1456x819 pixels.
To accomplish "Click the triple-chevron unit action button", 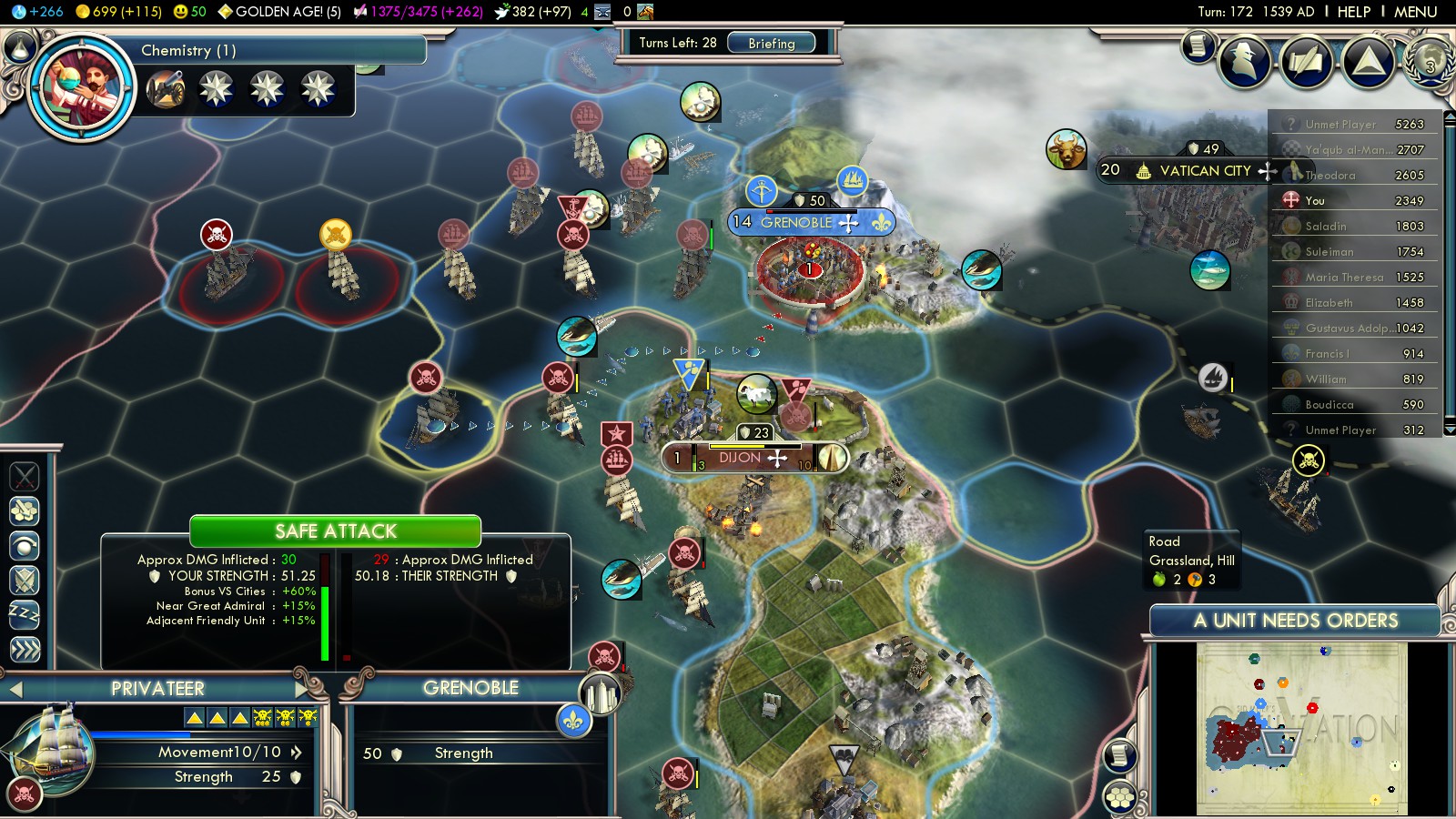I will [x=25, y=649].
